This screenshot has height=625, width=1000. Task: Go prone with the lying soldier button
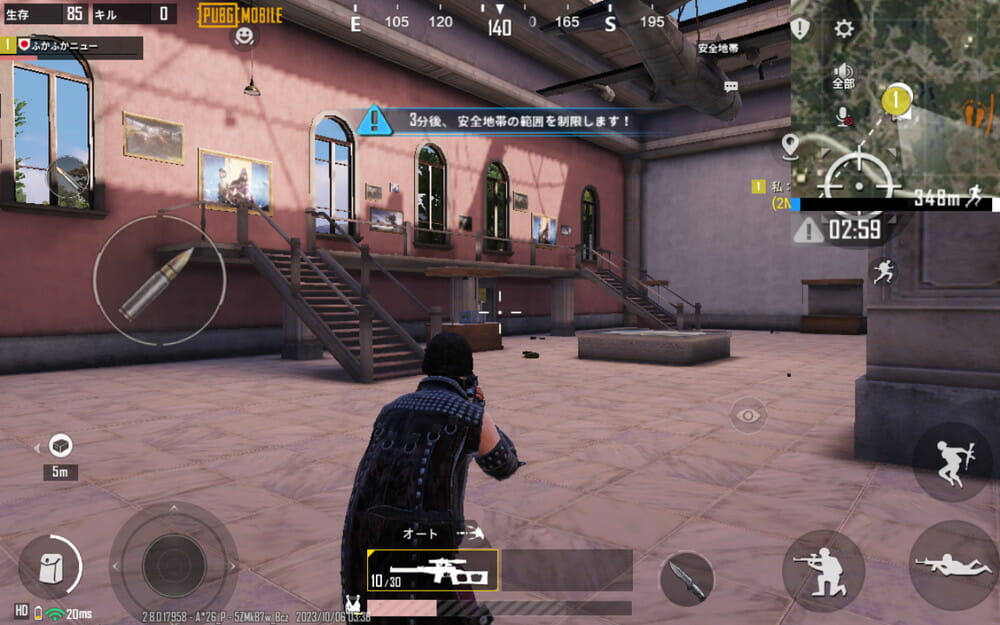(x=953, y=565)
